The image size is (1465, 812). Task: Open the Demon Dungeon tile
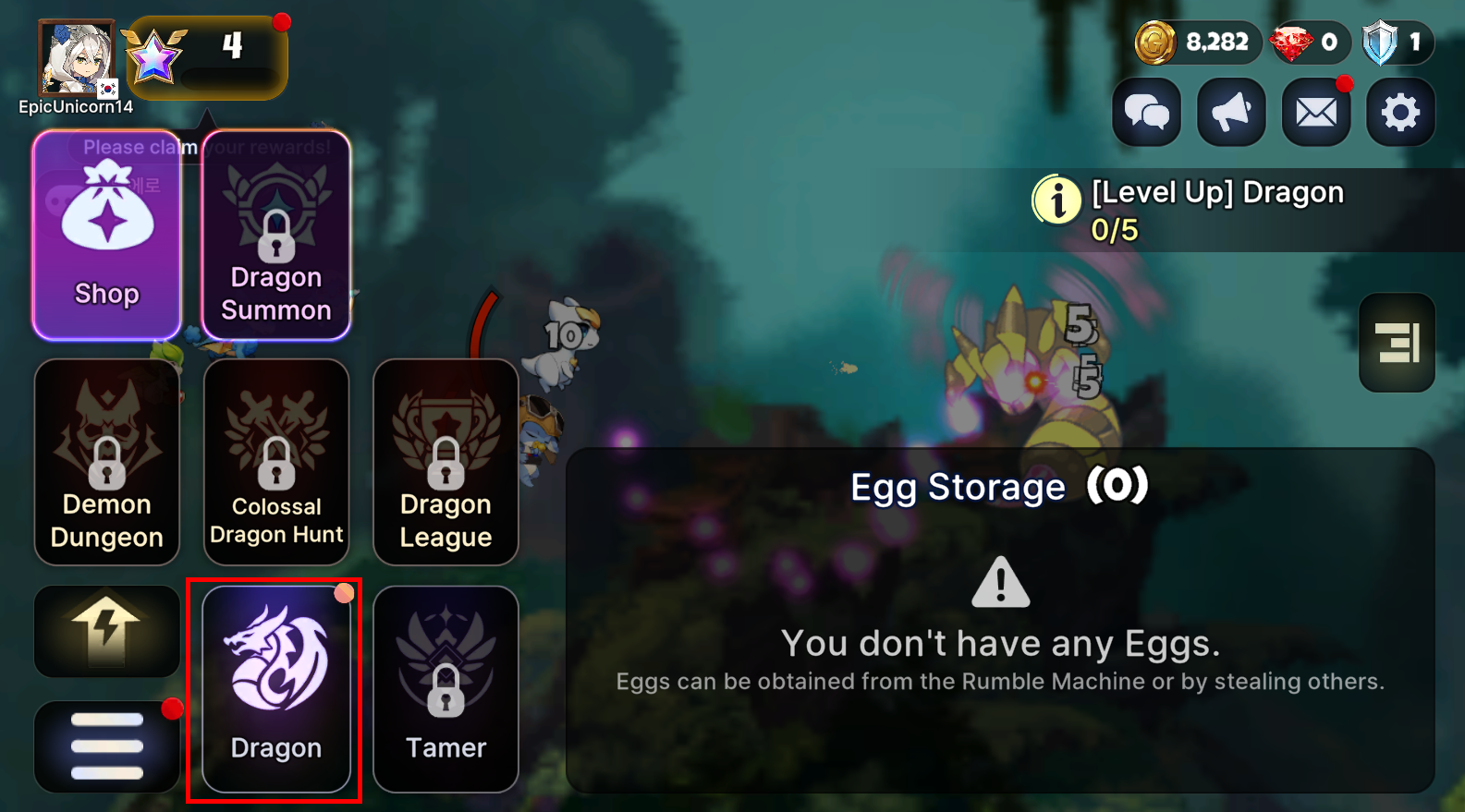click(107, 462)
